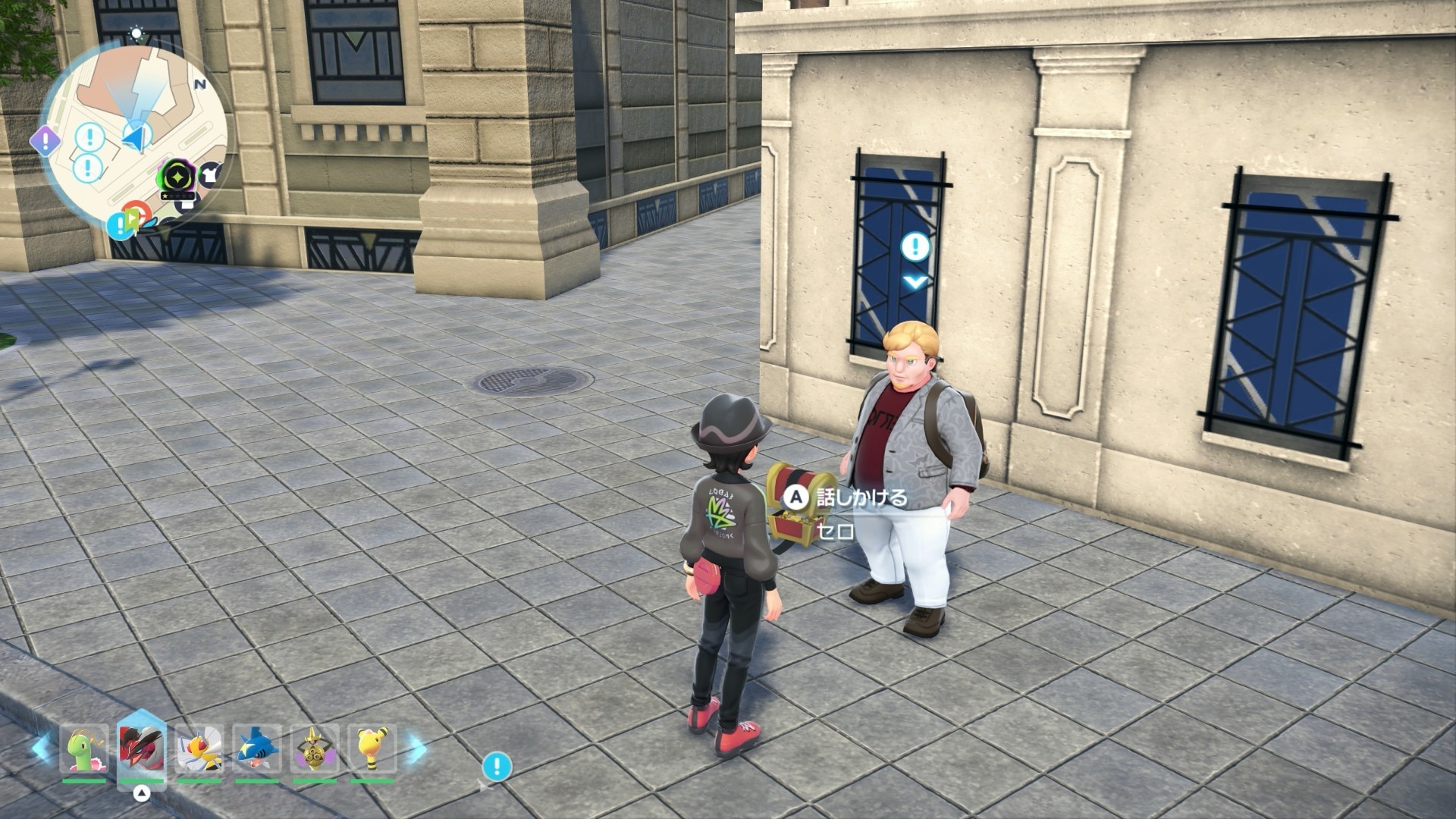This screenshot has height=819, width=1456.
Task: Click the off-screen quest indicator beside party bar
Action: (x=497, y=767)
